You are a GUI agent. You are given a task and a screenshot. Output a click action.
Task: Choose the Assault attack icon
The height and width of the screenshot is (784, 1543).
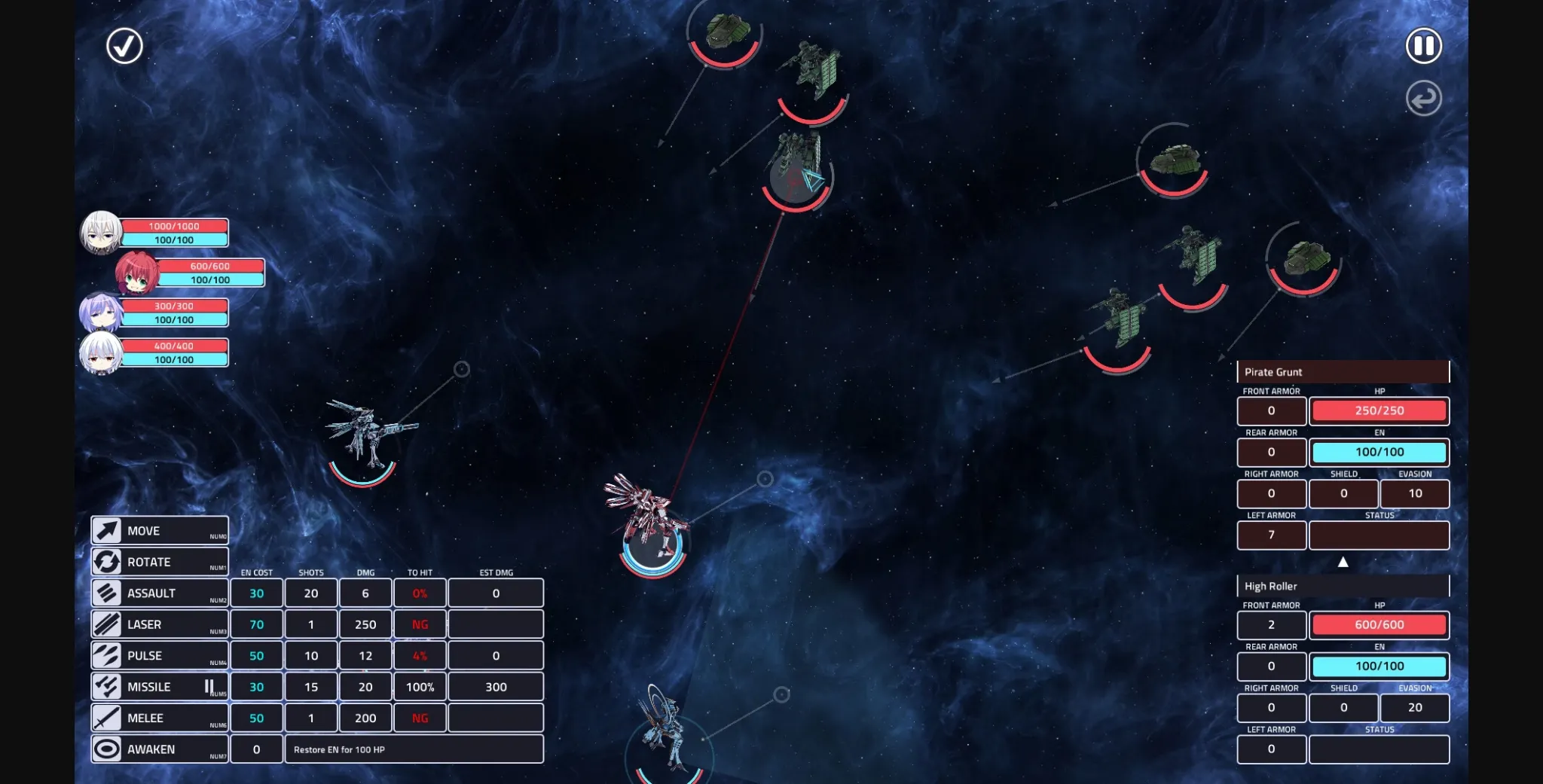(107, 593)
